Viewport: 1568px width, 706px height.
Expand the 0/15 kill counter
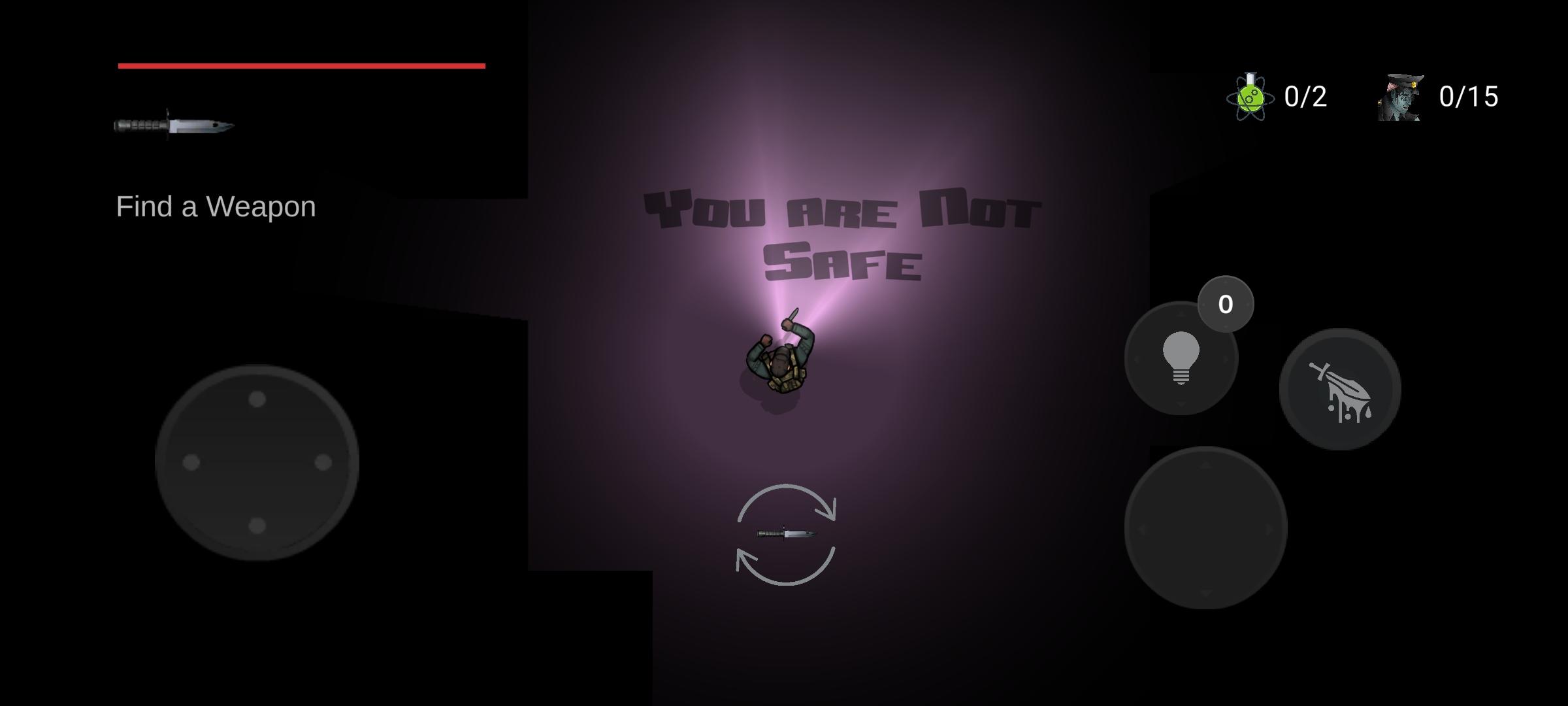click(x=1470, y=98)
